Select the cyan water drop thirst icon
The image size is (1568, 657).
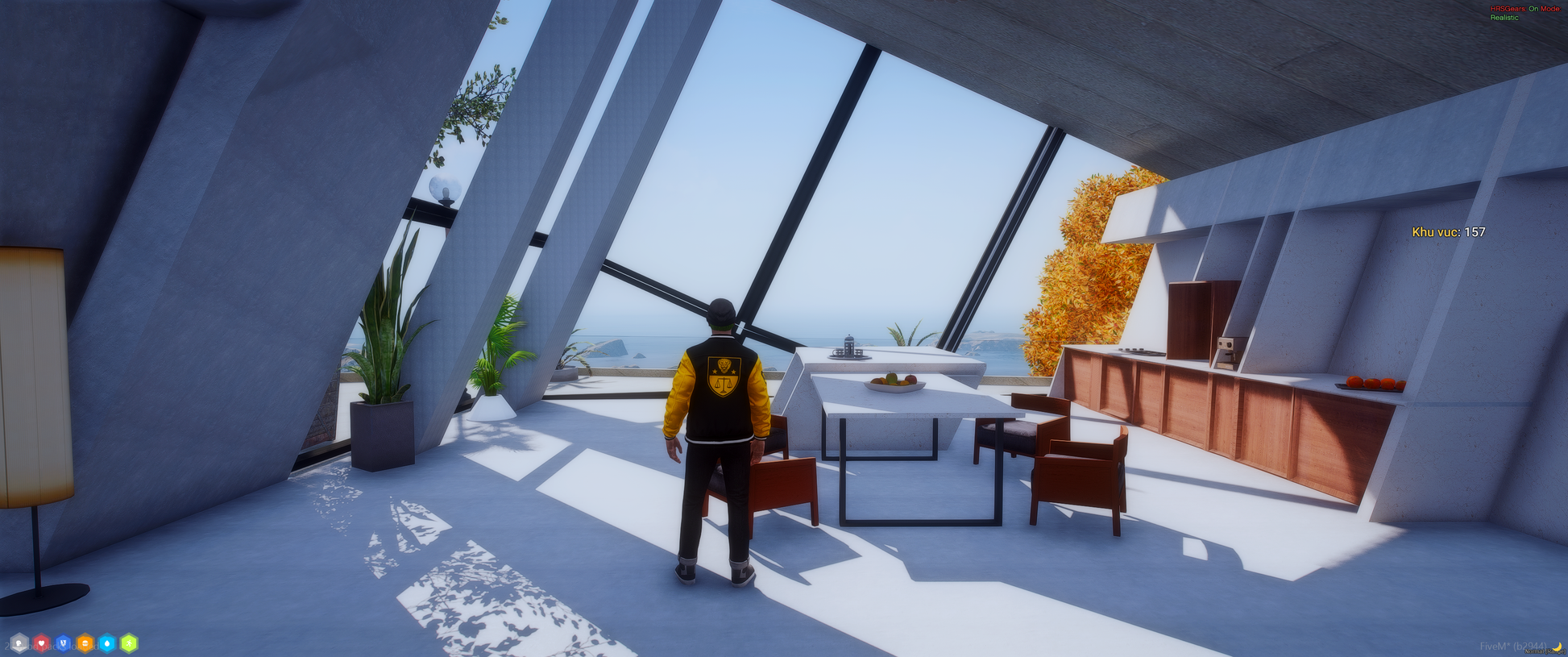point(107,643)
